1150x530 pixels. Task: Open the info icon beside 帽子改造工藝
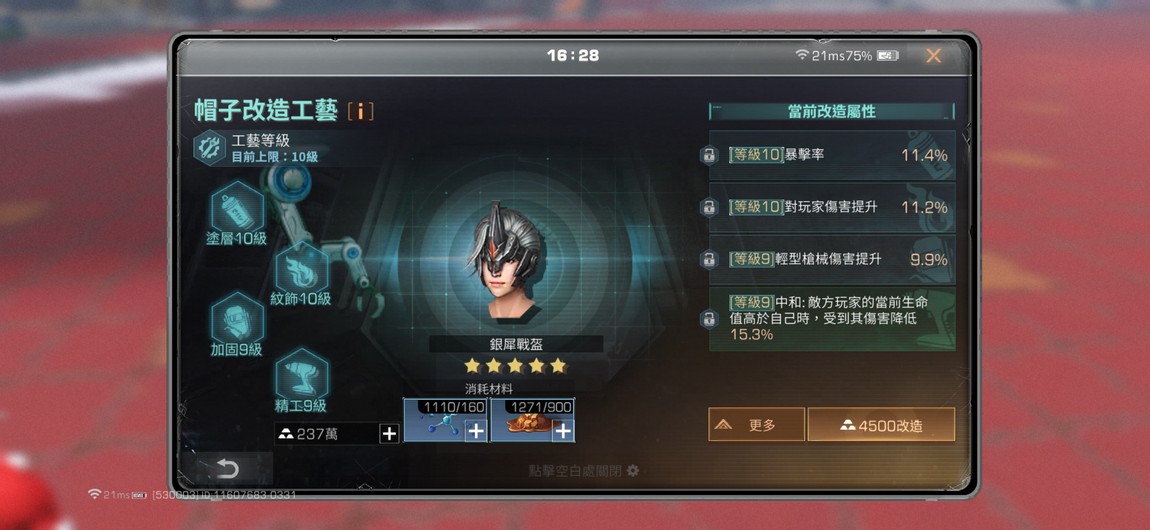[360, 111]
